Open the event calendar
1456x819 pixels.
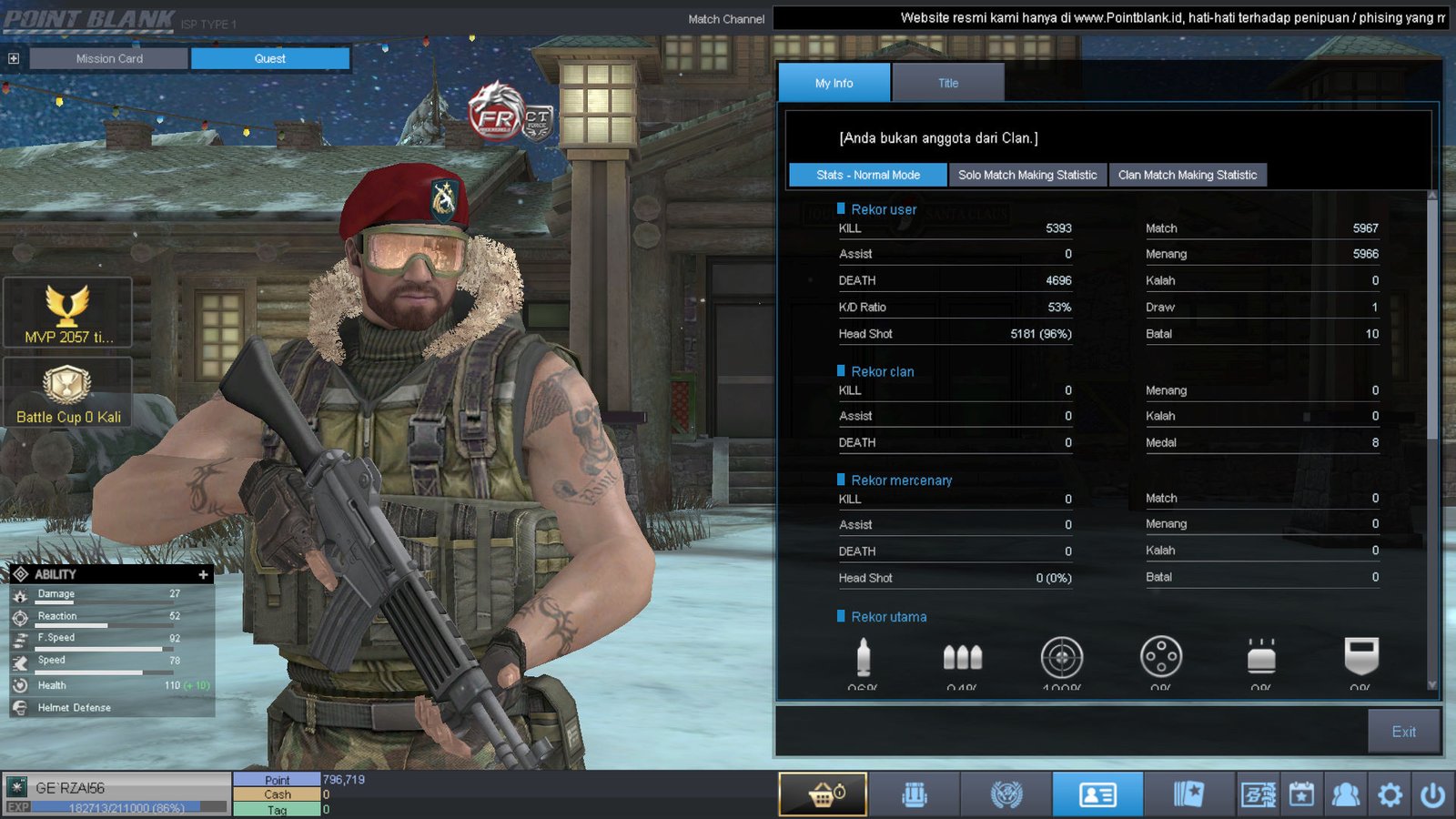[1301, 794]
